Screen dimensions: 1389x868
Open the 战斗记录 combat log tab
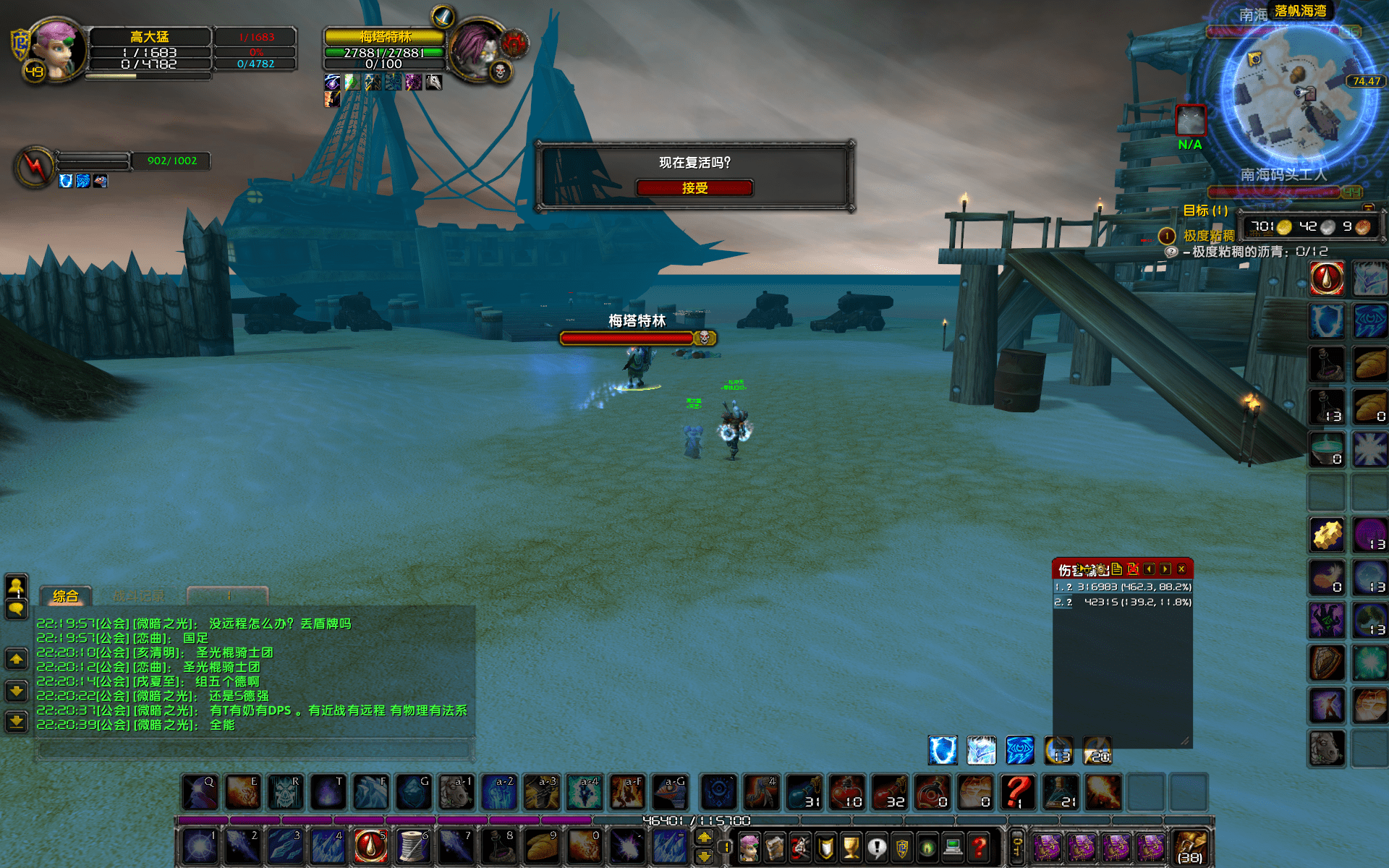pos(139,596)
